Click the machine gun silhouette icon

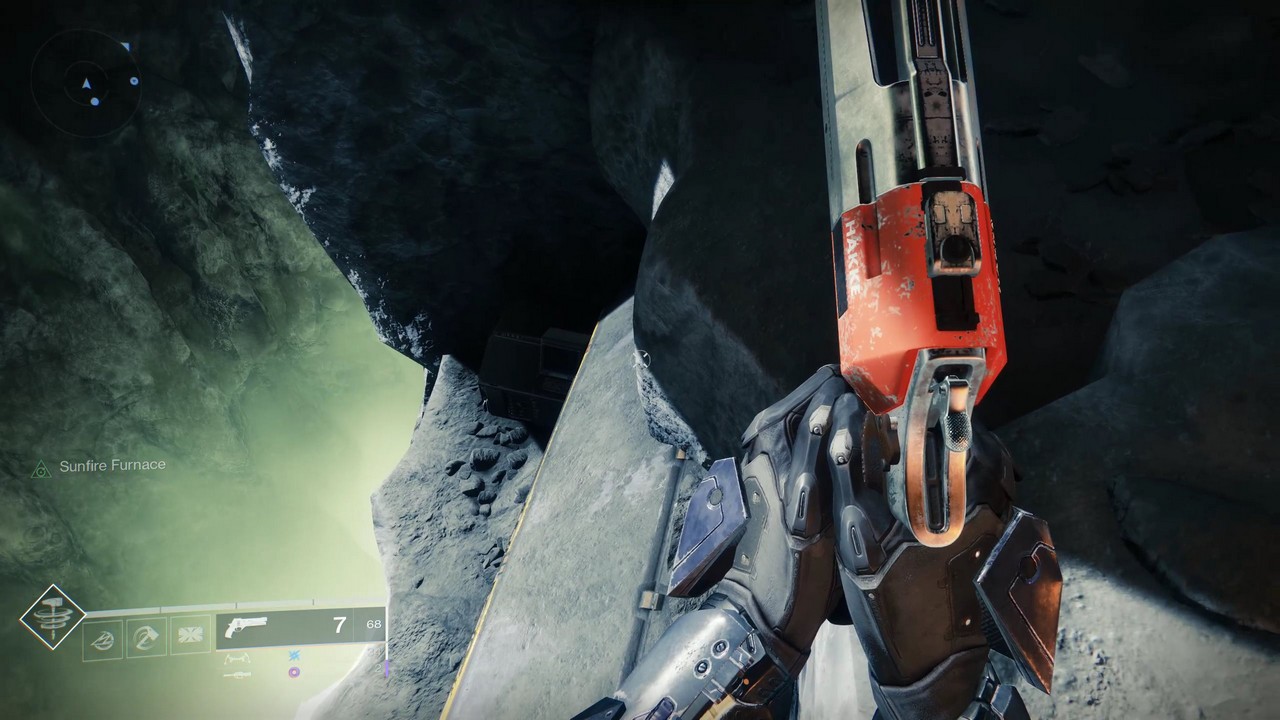tap(237, 674)
